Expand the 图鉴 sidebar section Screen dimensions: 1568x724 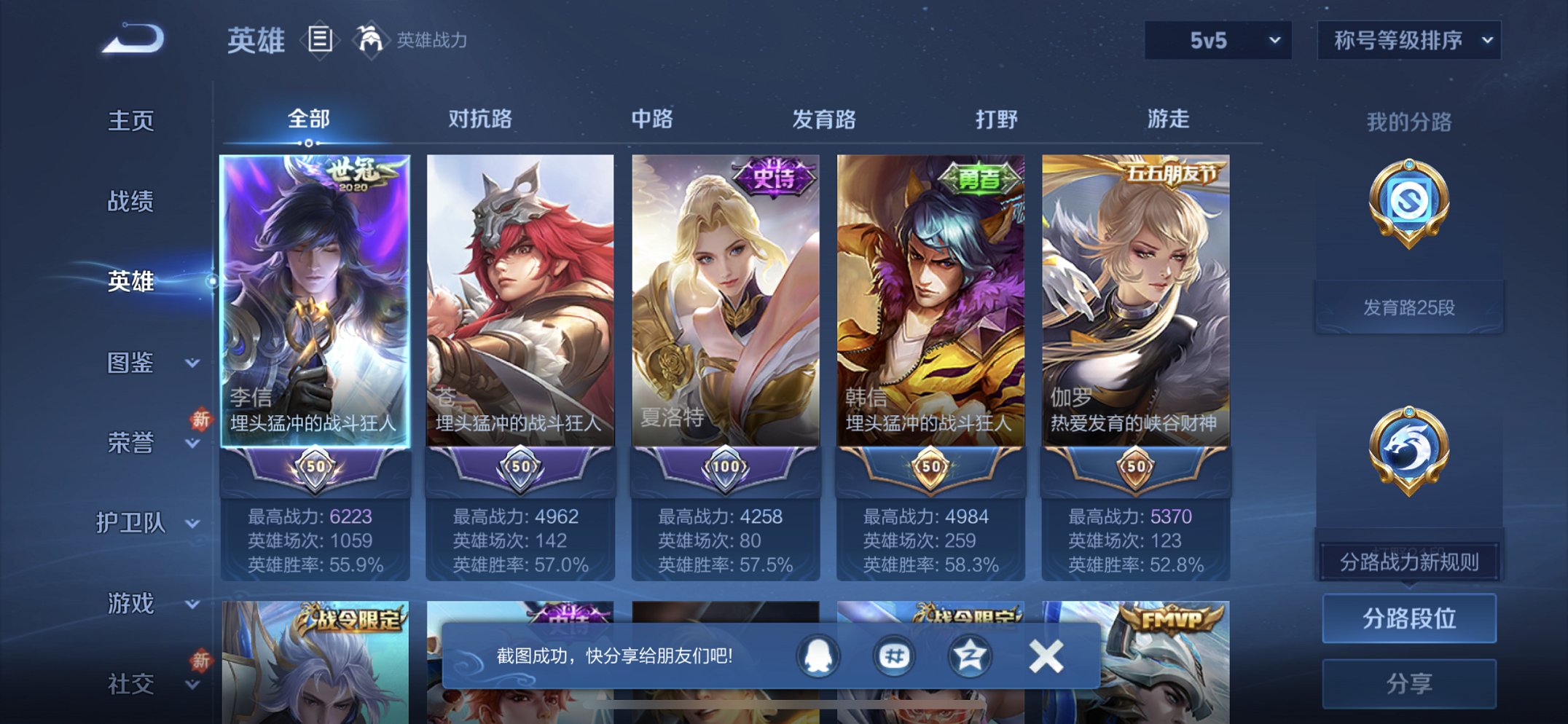135,363
